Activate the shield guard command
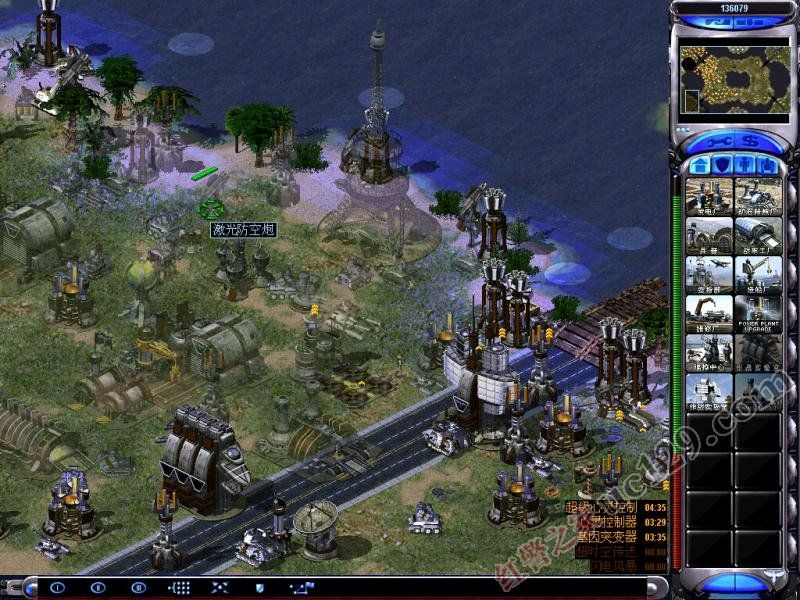The width and height of the screenshot is (800, 600). [260, 588]
